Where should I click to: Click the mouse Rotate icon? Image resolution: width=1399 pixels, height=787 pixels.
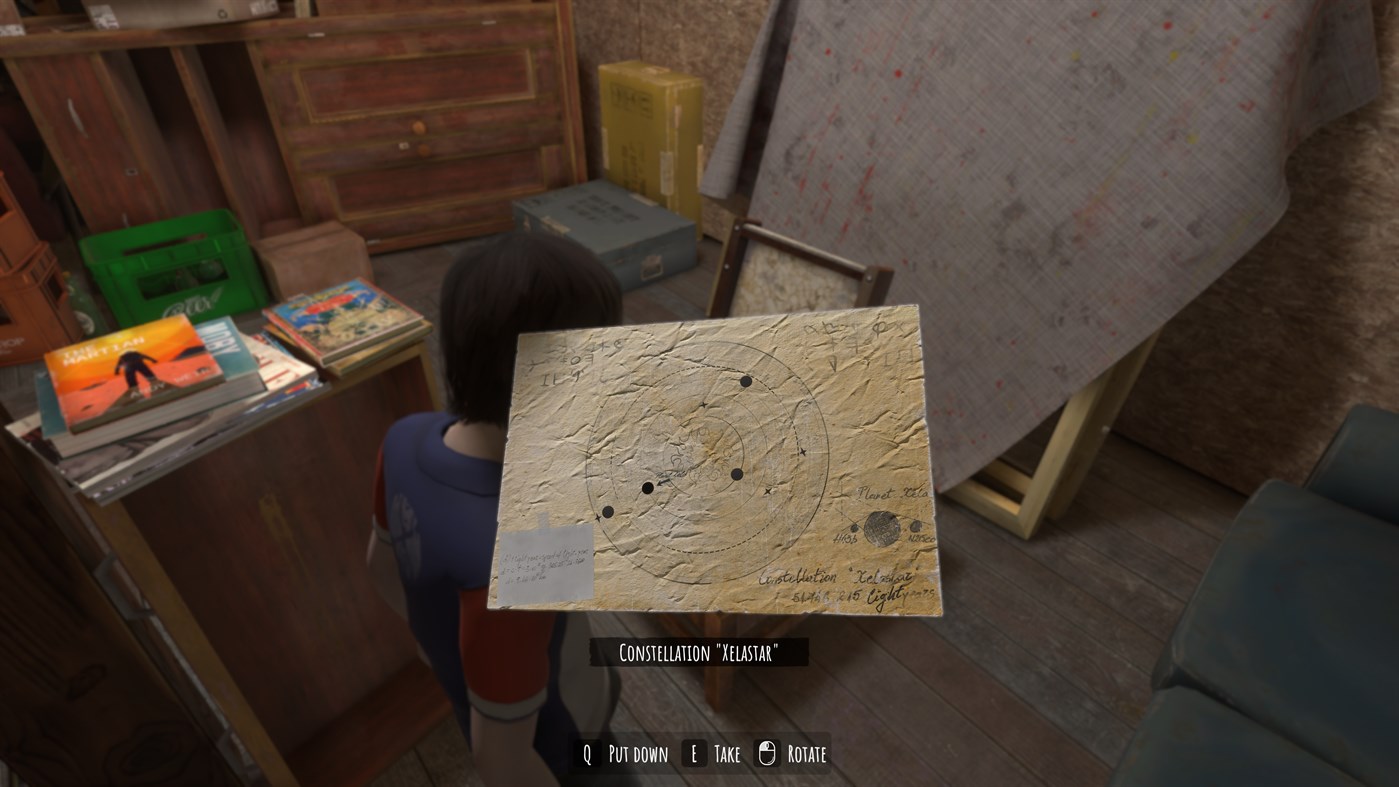pos(765,753)
